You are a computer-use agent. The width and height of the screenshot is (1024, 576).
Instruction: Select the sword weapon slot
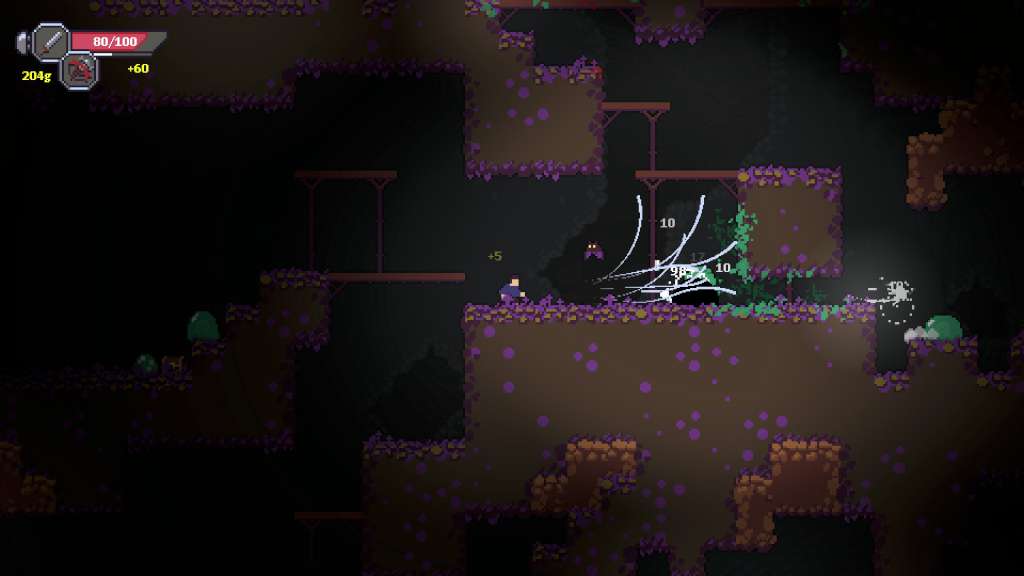50,43
